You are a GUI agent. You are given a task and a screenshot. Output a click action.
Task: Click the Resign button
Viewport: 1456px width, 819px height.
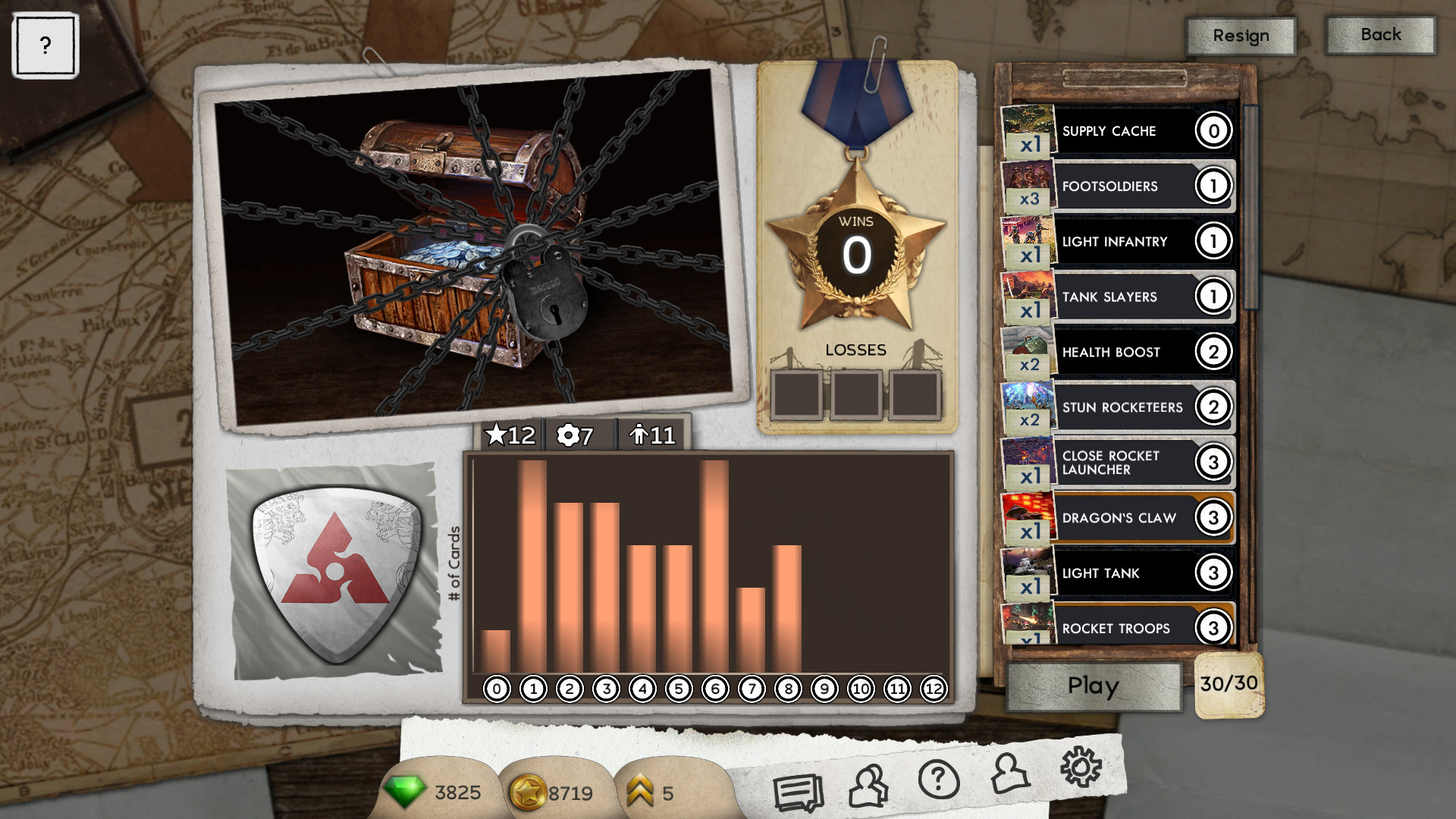(x=1241, y=36)
